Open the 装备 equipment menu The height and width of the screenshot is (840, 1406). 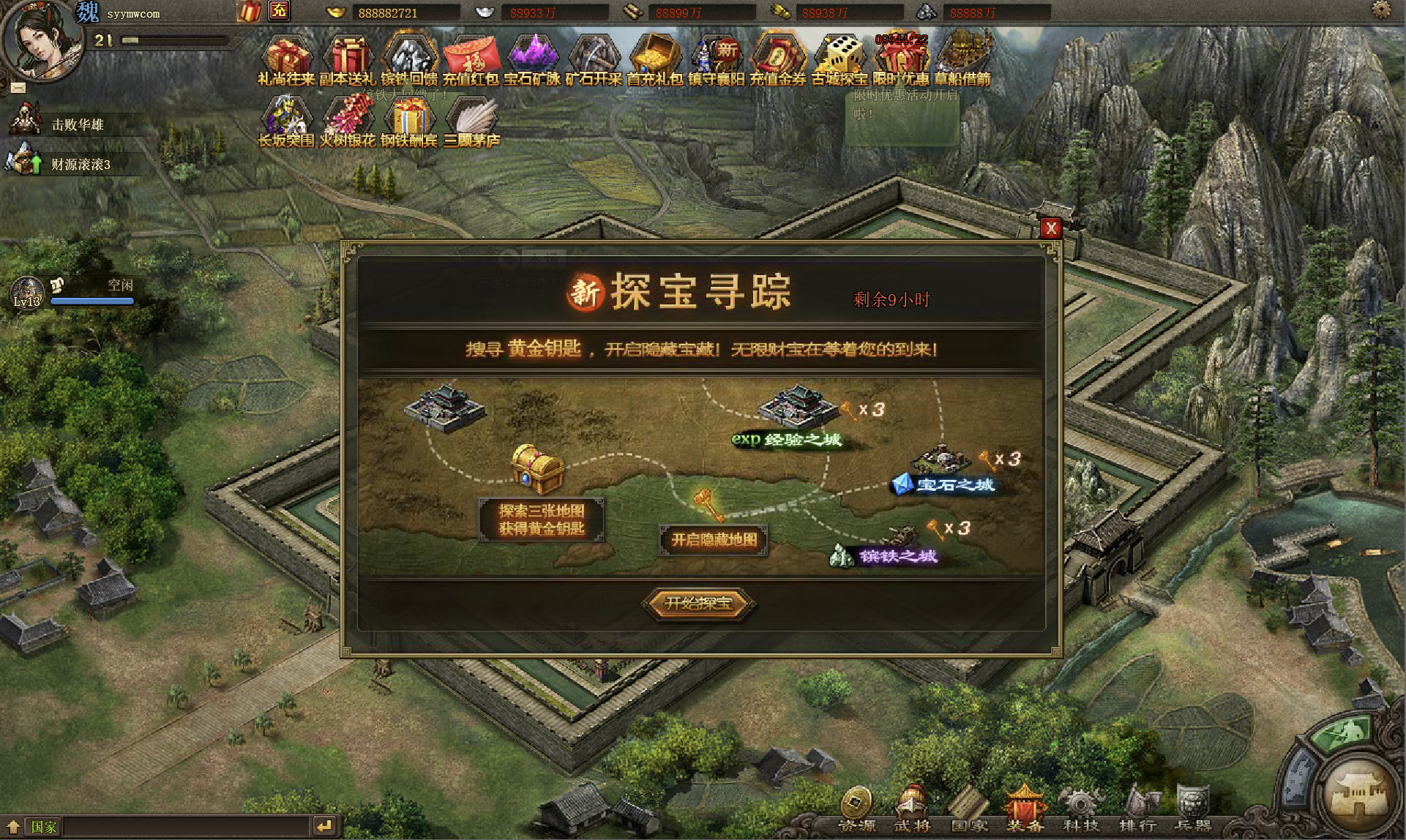click(x=1025, y=809)
